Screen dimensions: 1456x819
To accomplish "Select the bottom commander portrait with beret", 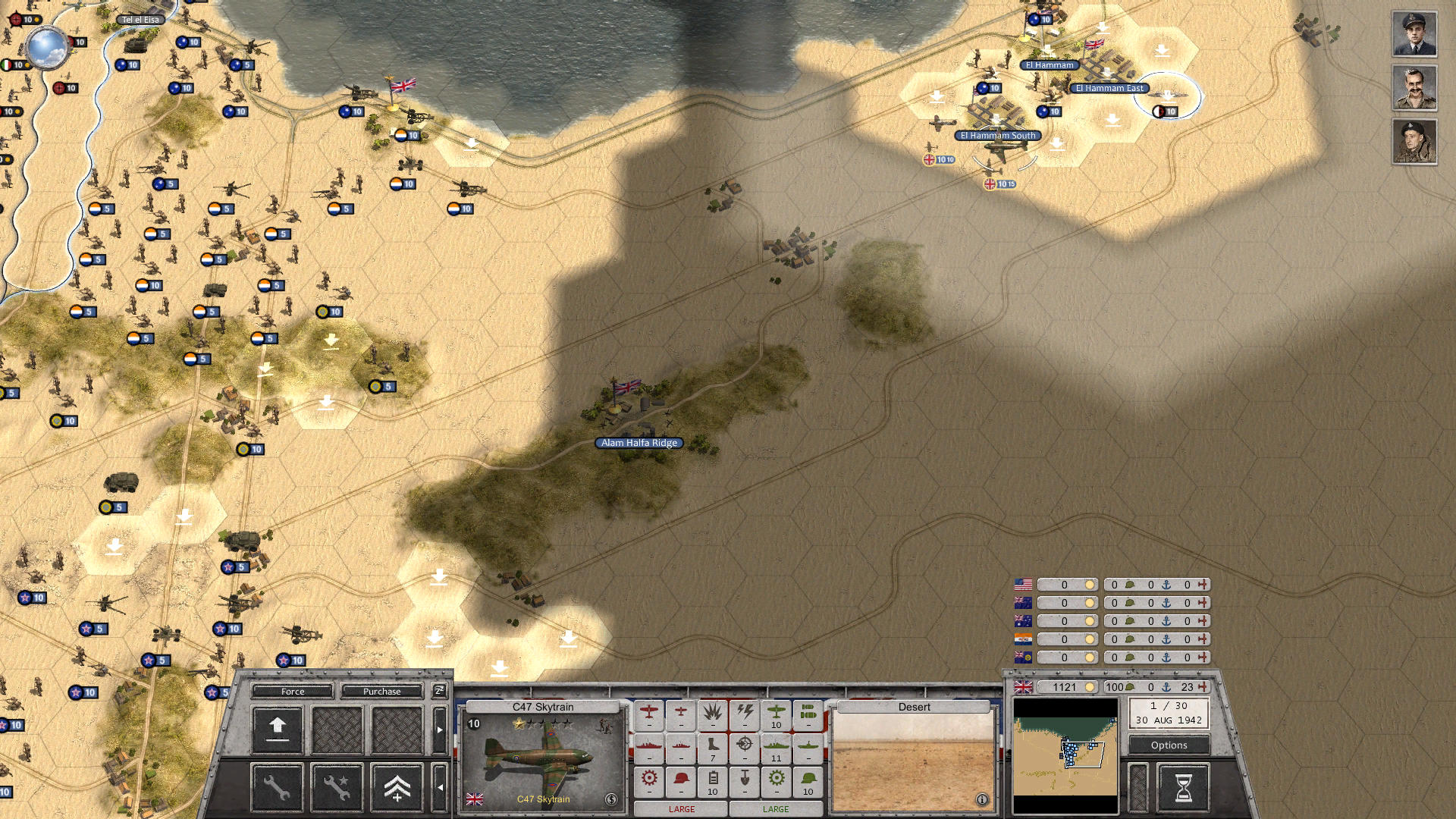I will 1414,142.
